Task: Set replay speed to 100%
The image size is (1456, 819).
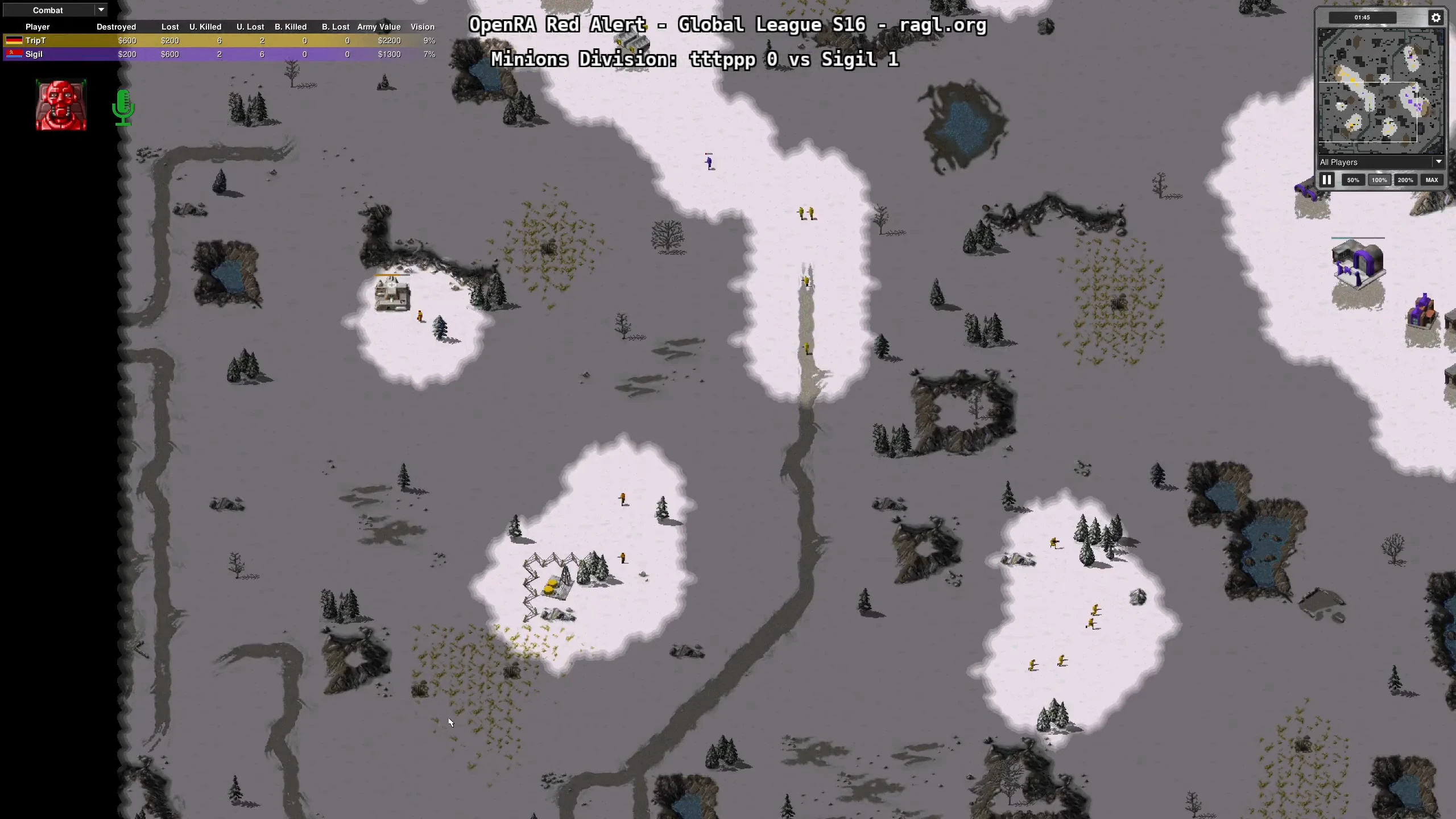Action: click(x=1379, y=180)
